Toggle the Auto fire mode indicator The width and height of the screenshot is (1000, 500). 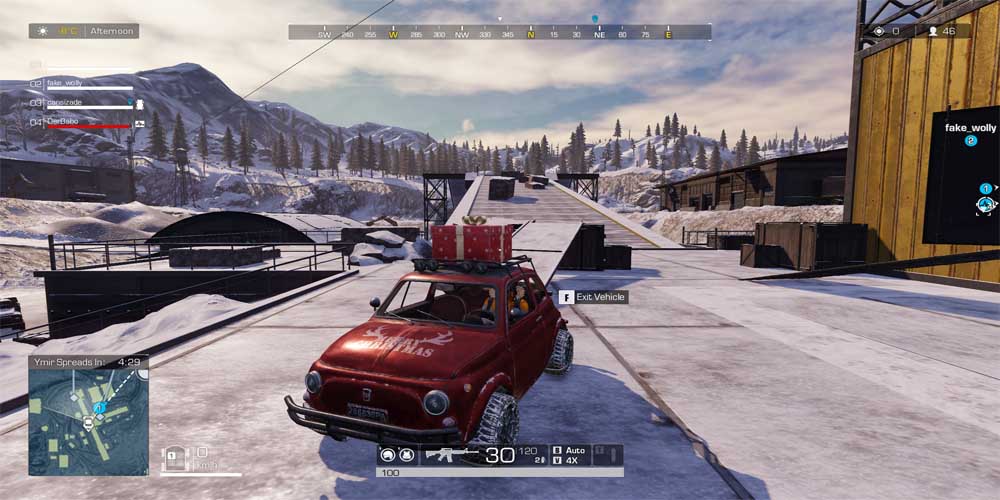coord(573,450)
